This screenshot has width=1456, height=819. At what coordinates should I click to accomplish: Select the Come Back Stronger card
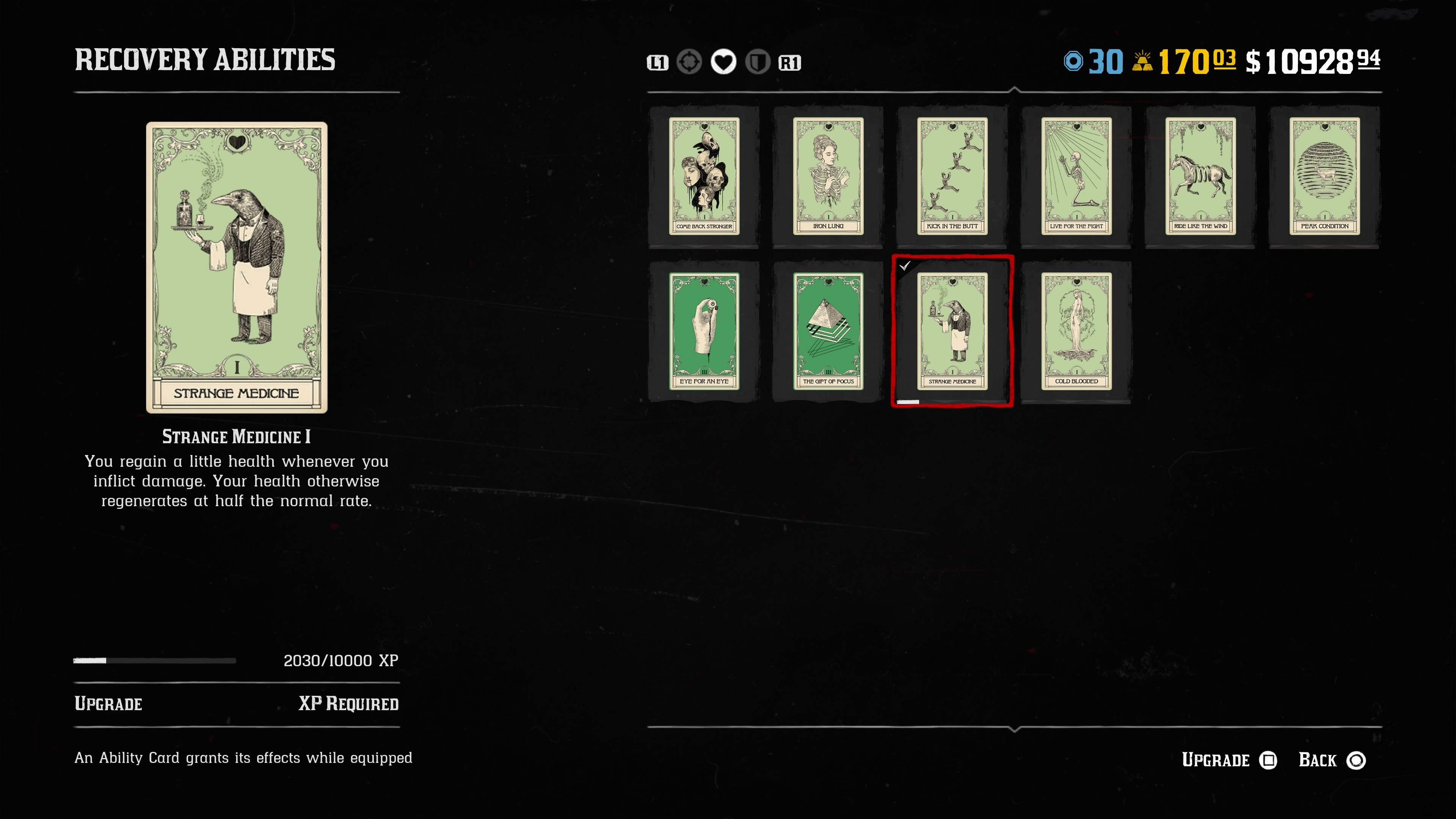click(x=704, y=176)
